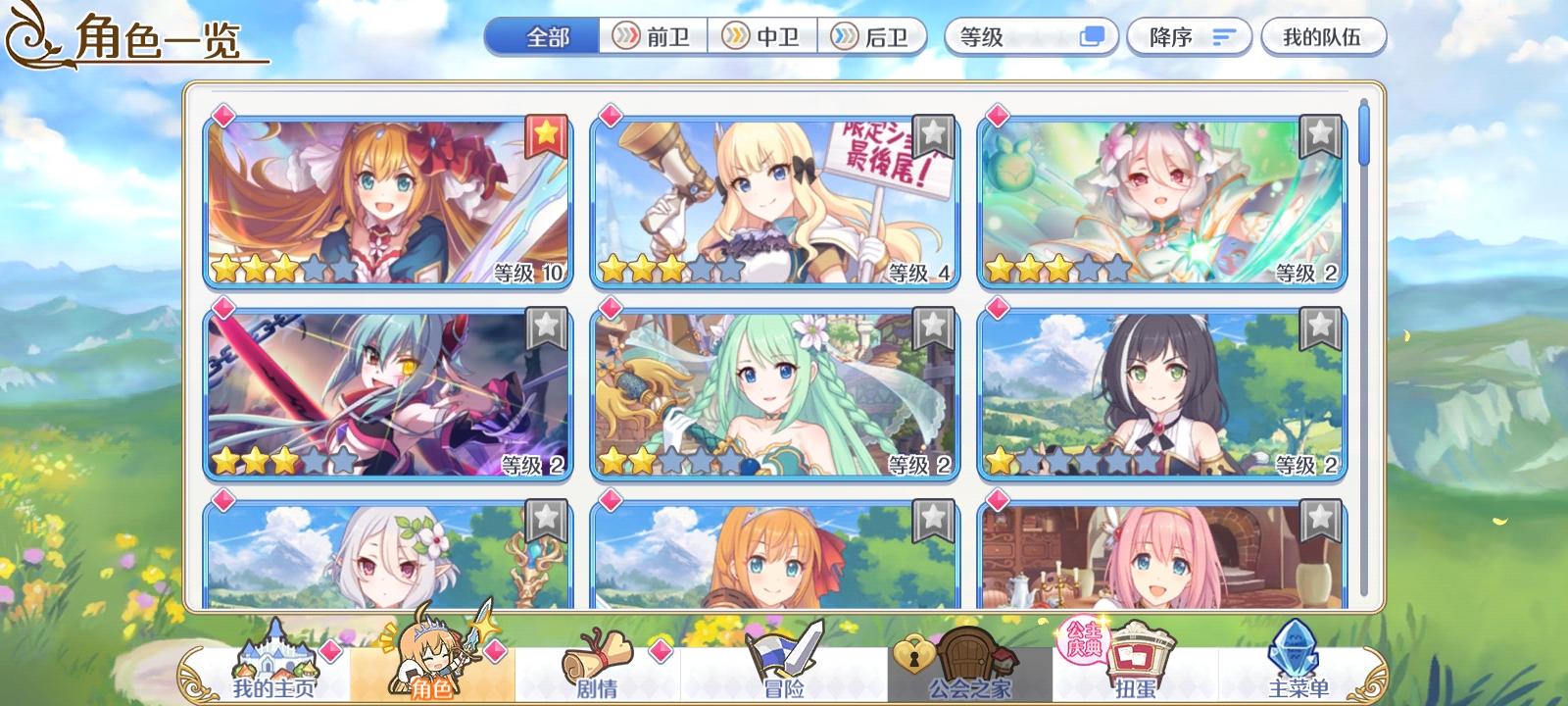Select the green-haired bride character card
Image resolution: width=1568 pixels, height=706 pixels.
[x=774, y=392]
